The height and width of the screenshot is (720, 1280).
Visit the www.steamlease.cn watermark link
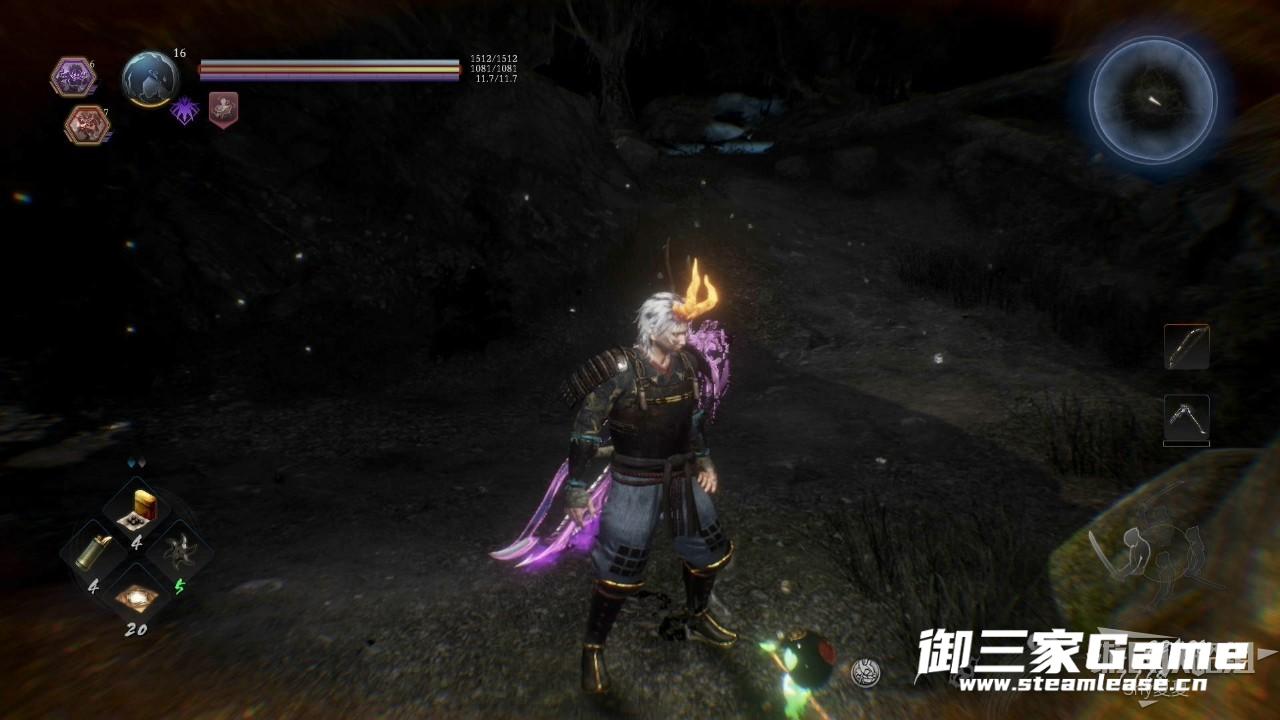click(1078, 686)
